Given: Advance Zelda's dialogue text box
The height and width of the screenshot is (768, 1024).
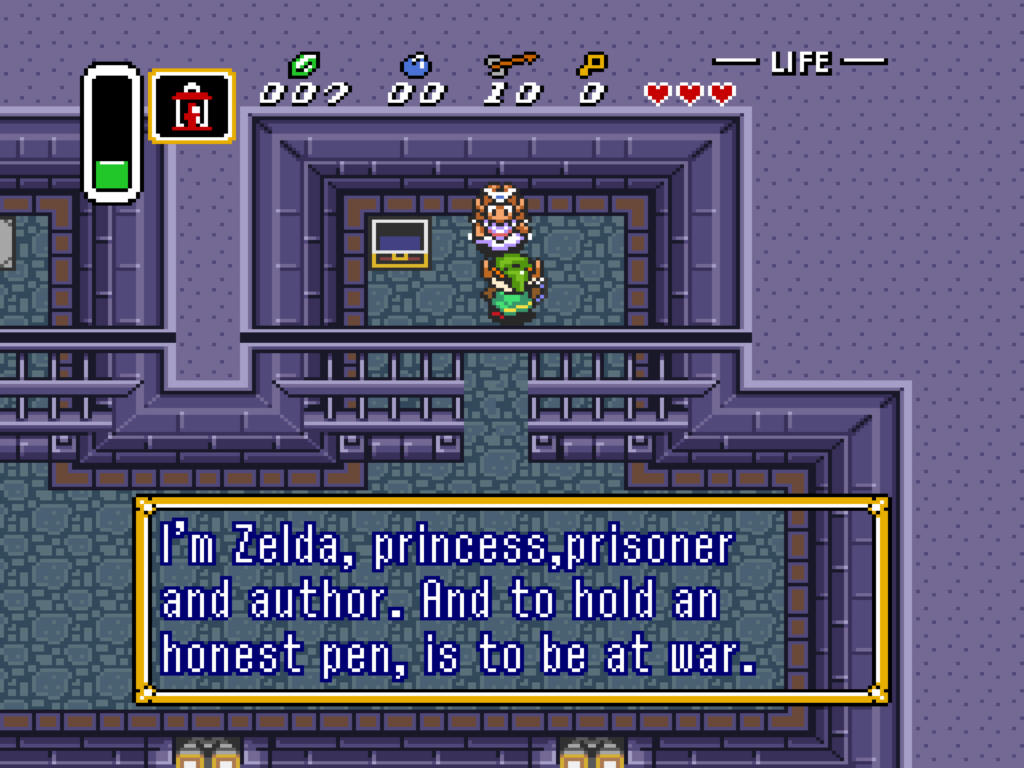Looking at the screenshot, I should (511, 600).
